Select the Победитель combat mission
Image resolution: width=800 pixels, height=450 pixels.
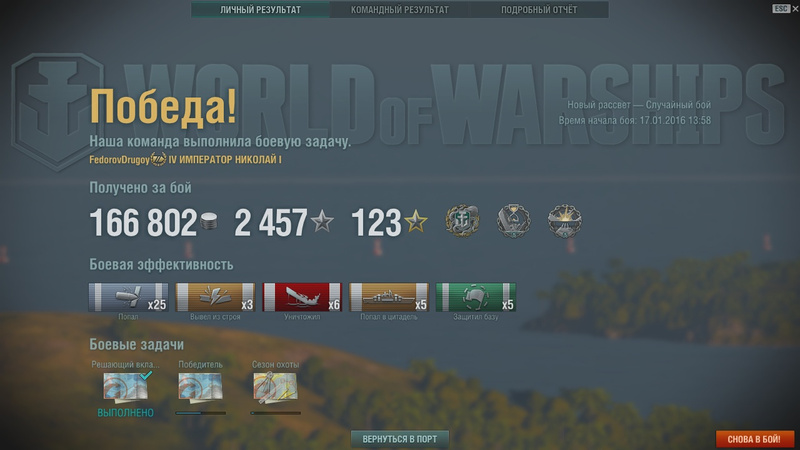click(x=200, y=385)
